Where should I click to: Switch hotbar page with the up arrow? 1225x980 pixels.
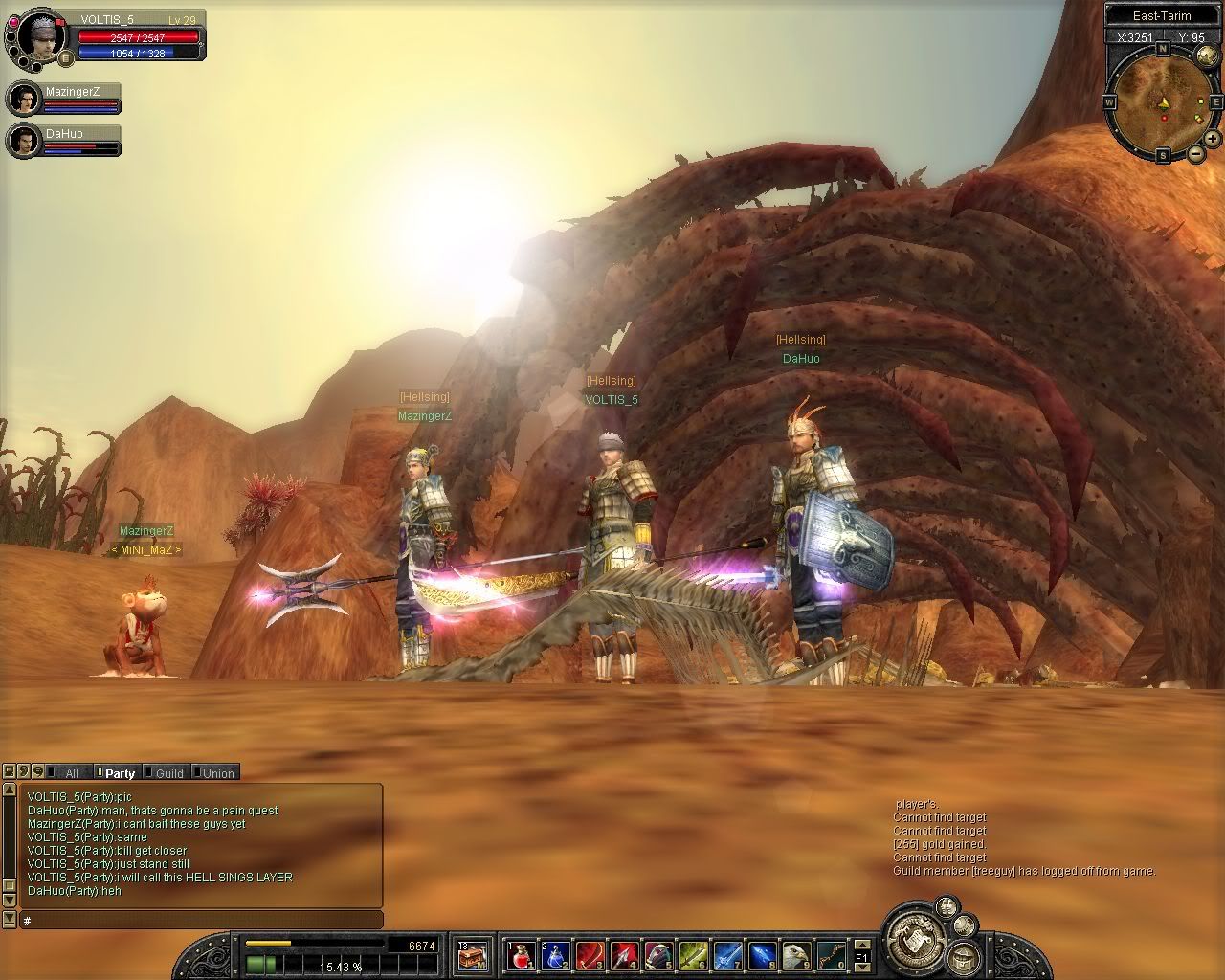point(861,944)
